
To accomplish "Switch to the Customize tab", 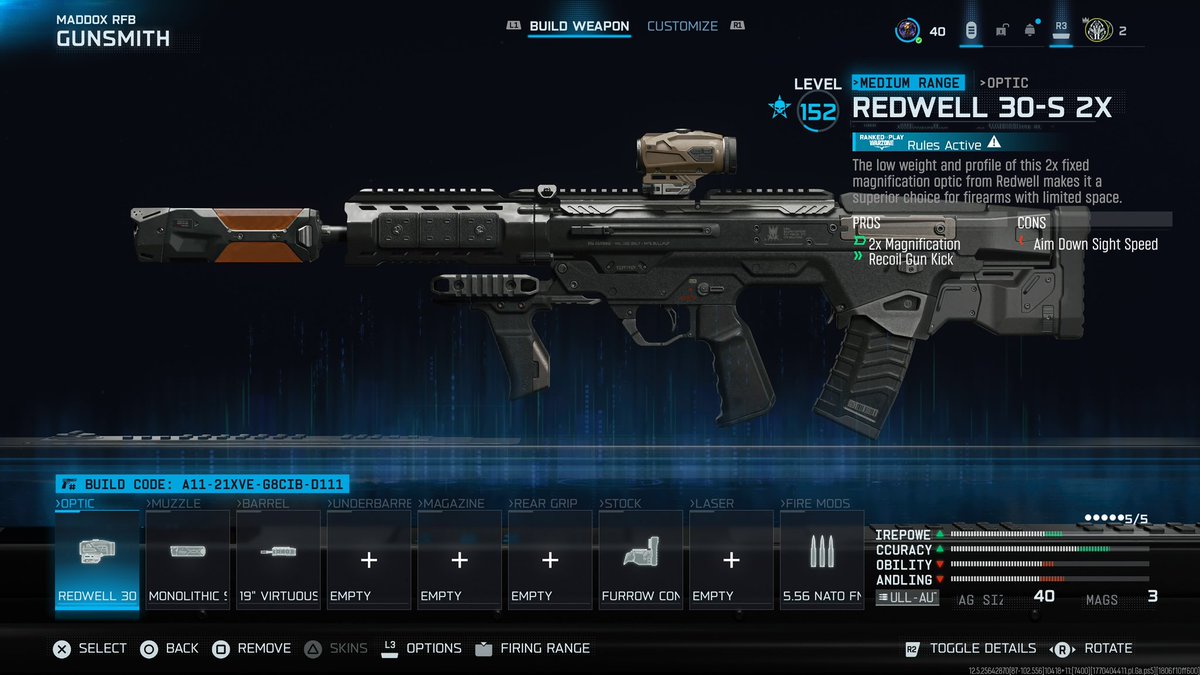I will (682, 26).
